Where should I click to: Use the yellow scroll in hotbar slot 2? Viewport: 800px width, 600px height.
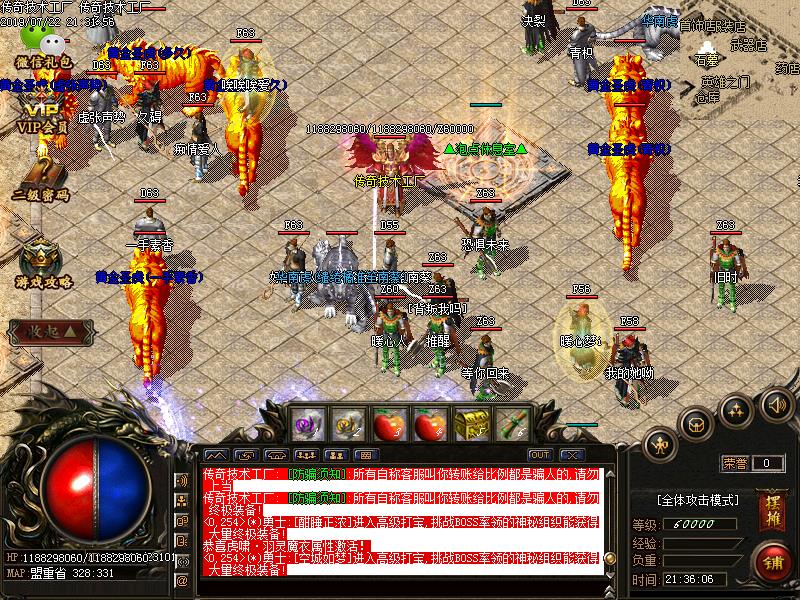(x=347, y=424)
